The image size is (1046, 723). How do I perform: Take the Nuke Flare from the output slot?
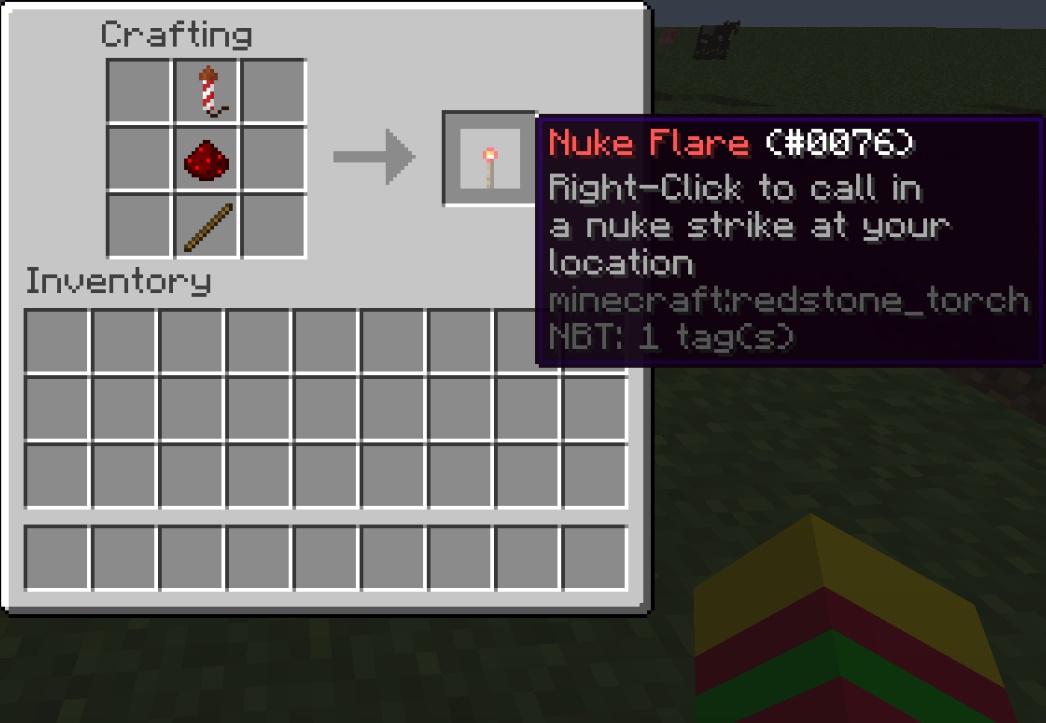pyautogui.click(x=490, y=159)
